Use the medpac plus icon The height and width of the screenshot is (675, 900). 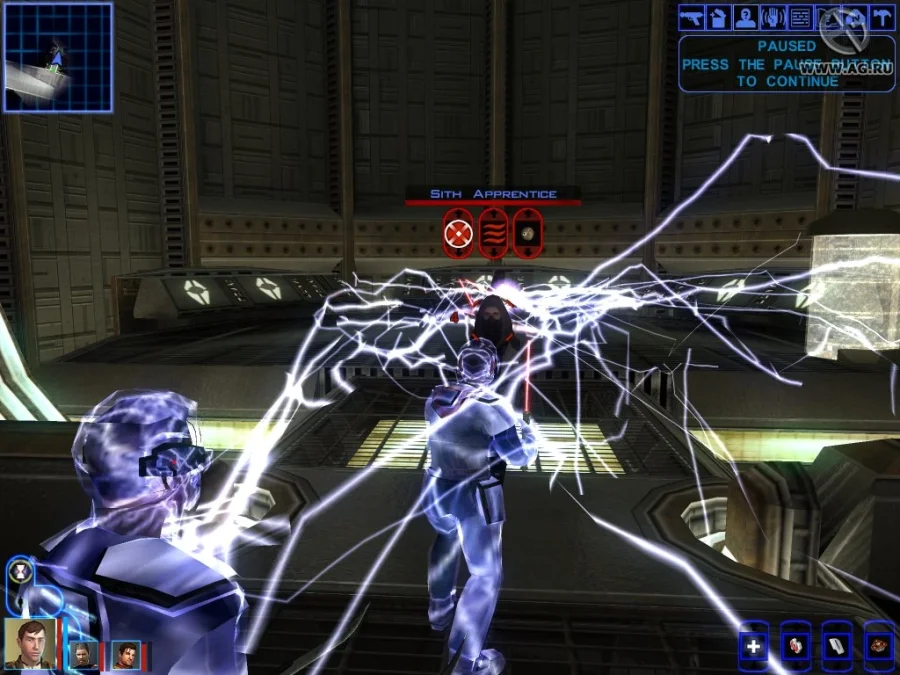click(x=754, y=645)
